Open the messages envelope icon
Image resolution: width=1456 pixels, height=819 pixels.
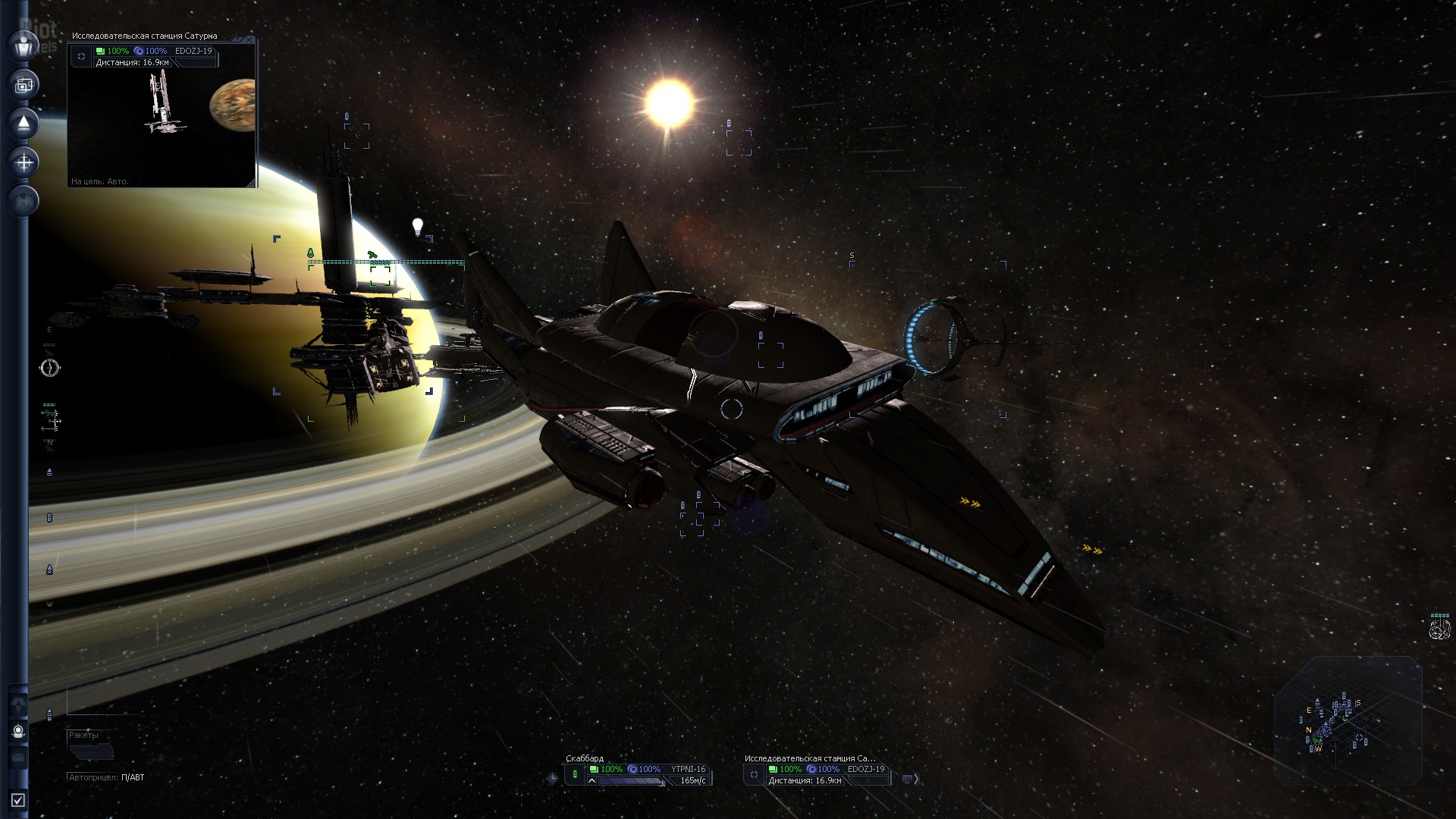[x=19, y=758]
